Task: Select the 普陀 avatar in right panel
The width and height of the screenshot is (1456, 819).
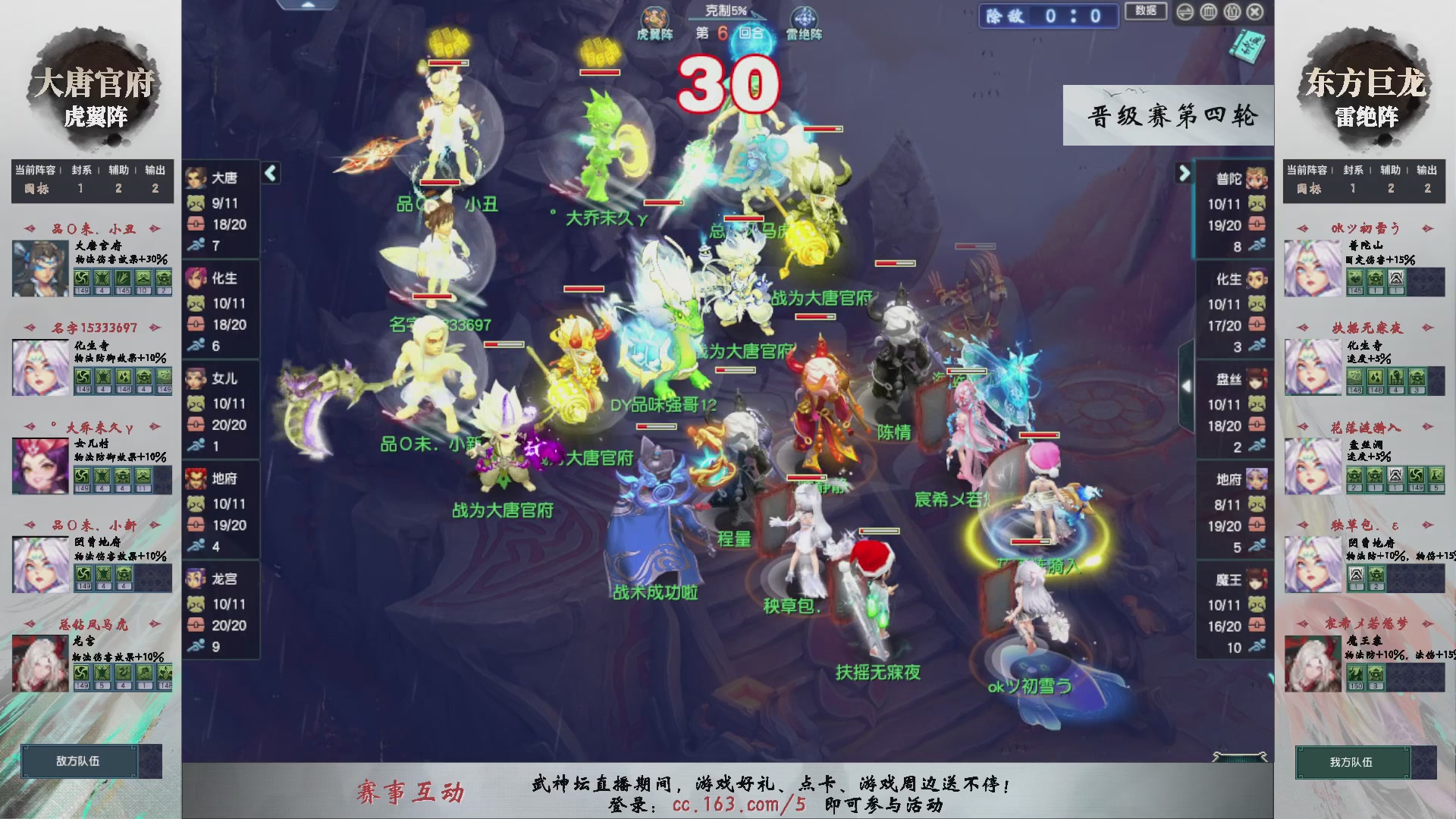Action: point(1255,180)
